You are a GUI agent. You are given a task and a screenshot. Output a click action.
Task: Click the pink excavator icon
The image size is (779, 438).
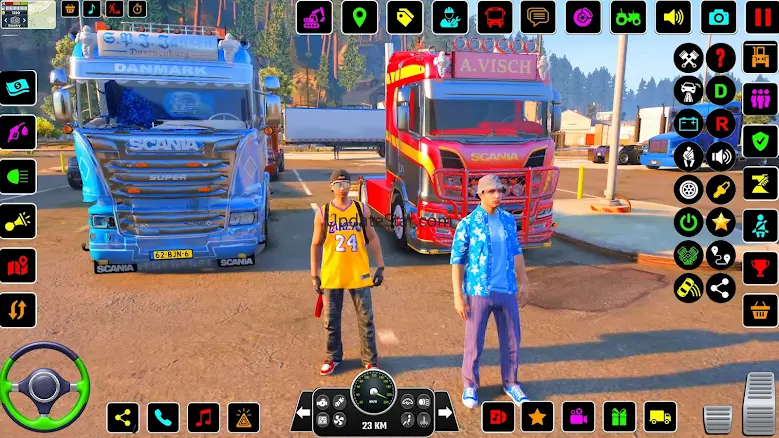click(314, 17)
